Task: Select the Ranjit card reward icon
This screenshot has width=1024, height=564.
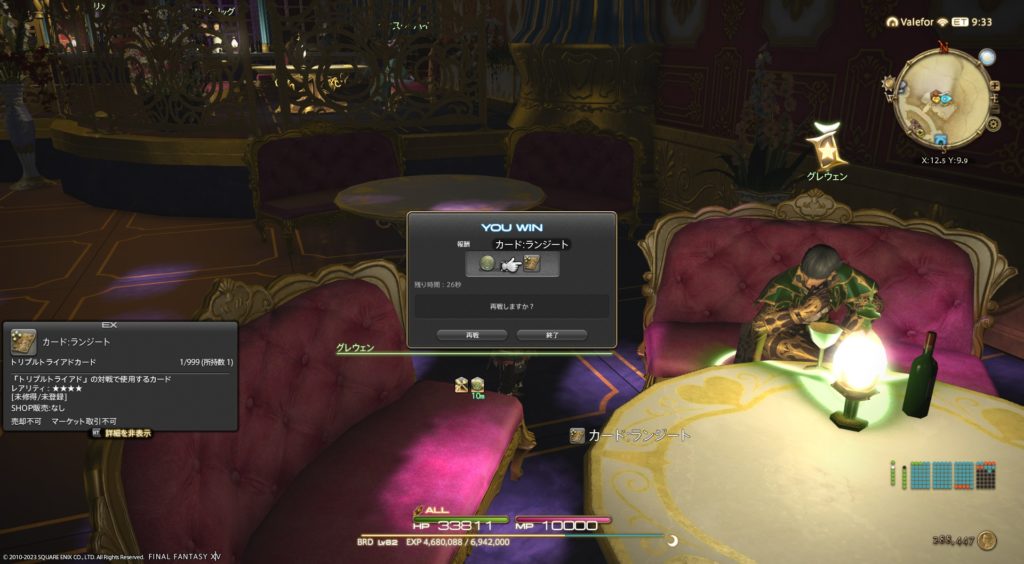Action: point(532,264)
